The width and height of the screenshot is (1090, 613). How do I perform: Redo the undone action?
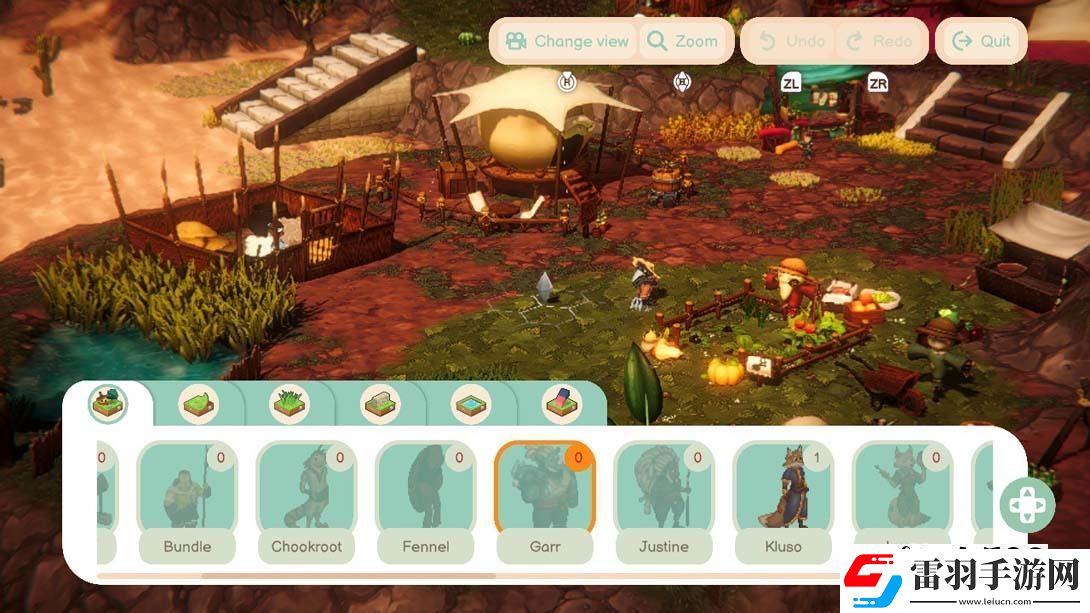pyautogui.click(x=879, y=41)
